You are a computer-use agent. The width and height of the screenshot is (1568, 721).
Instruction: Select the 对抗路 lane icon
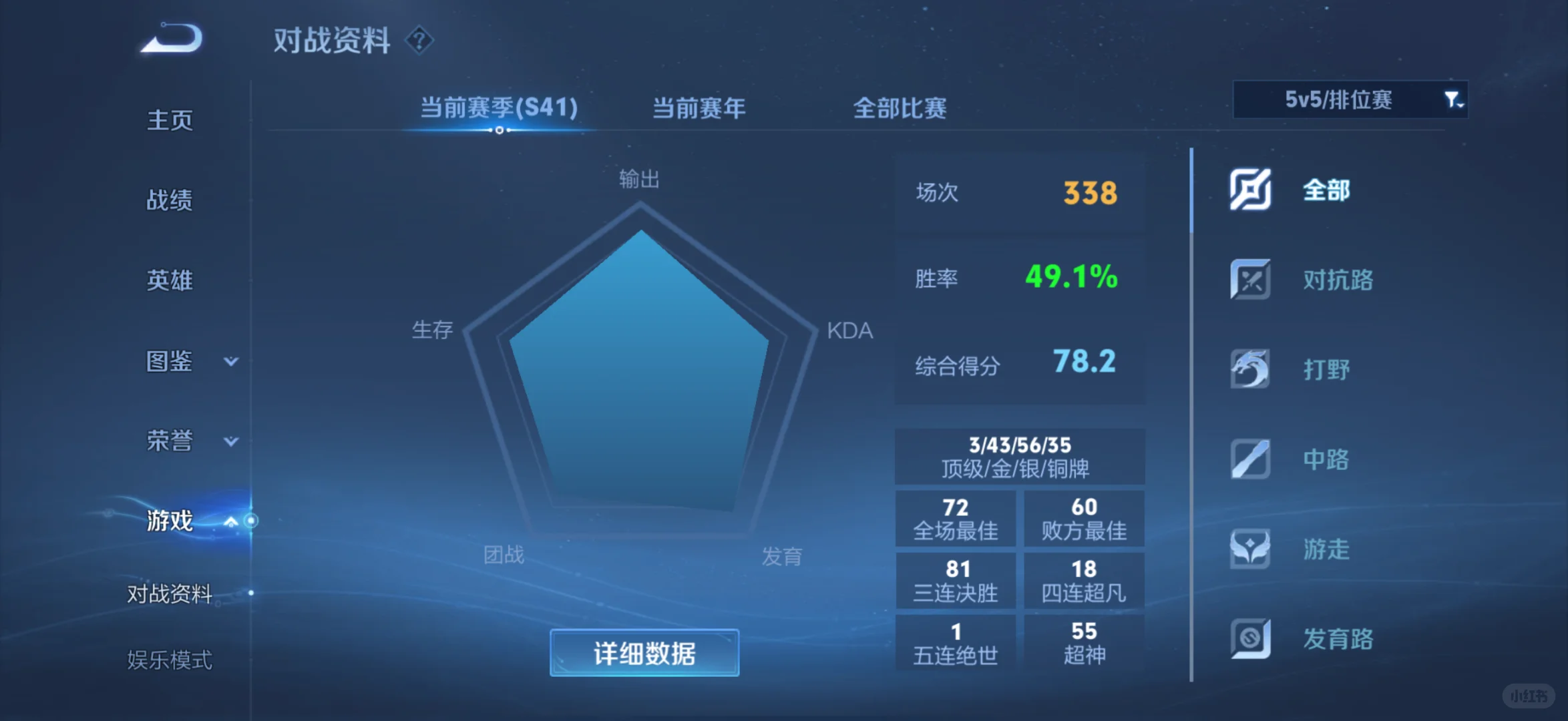pyautogui.click(x=1251, y=280)
